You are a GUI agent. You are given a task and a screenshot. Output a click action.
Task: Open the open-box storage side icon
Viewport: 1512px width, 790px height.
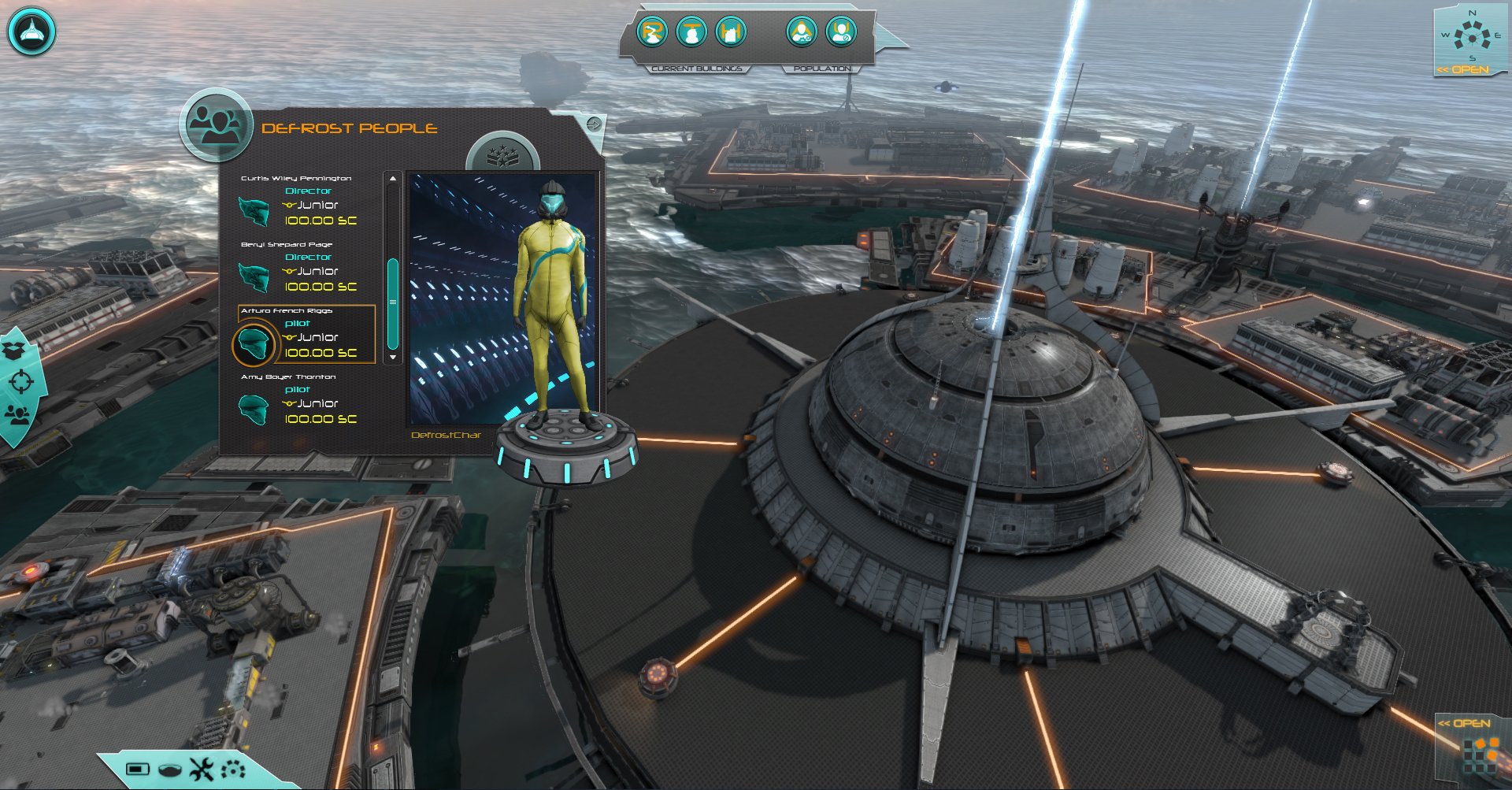coord(14,348)
